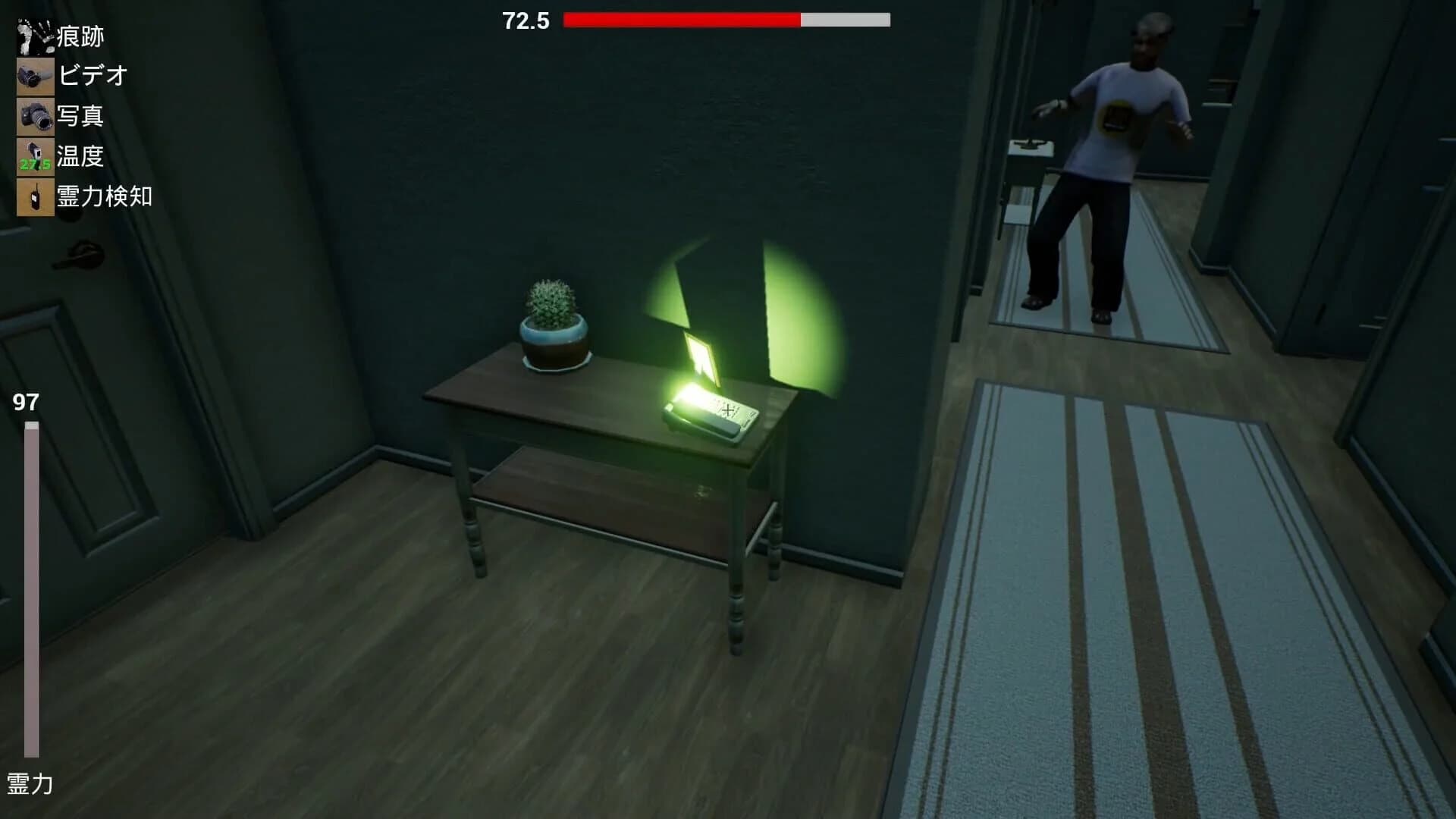
Task: Open the inventory panel from equipment icons
Action: 35,114
